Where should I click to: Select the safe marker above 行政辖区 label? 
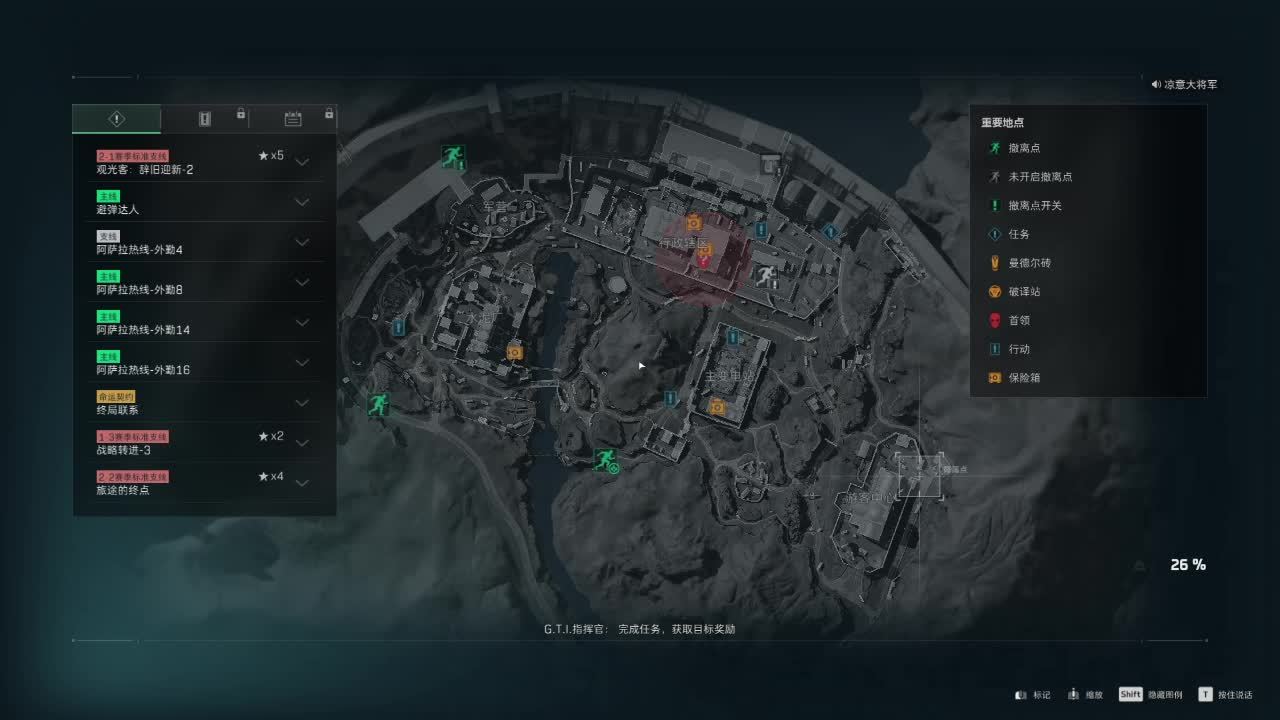pyautogui.click(x=694, y=223)
